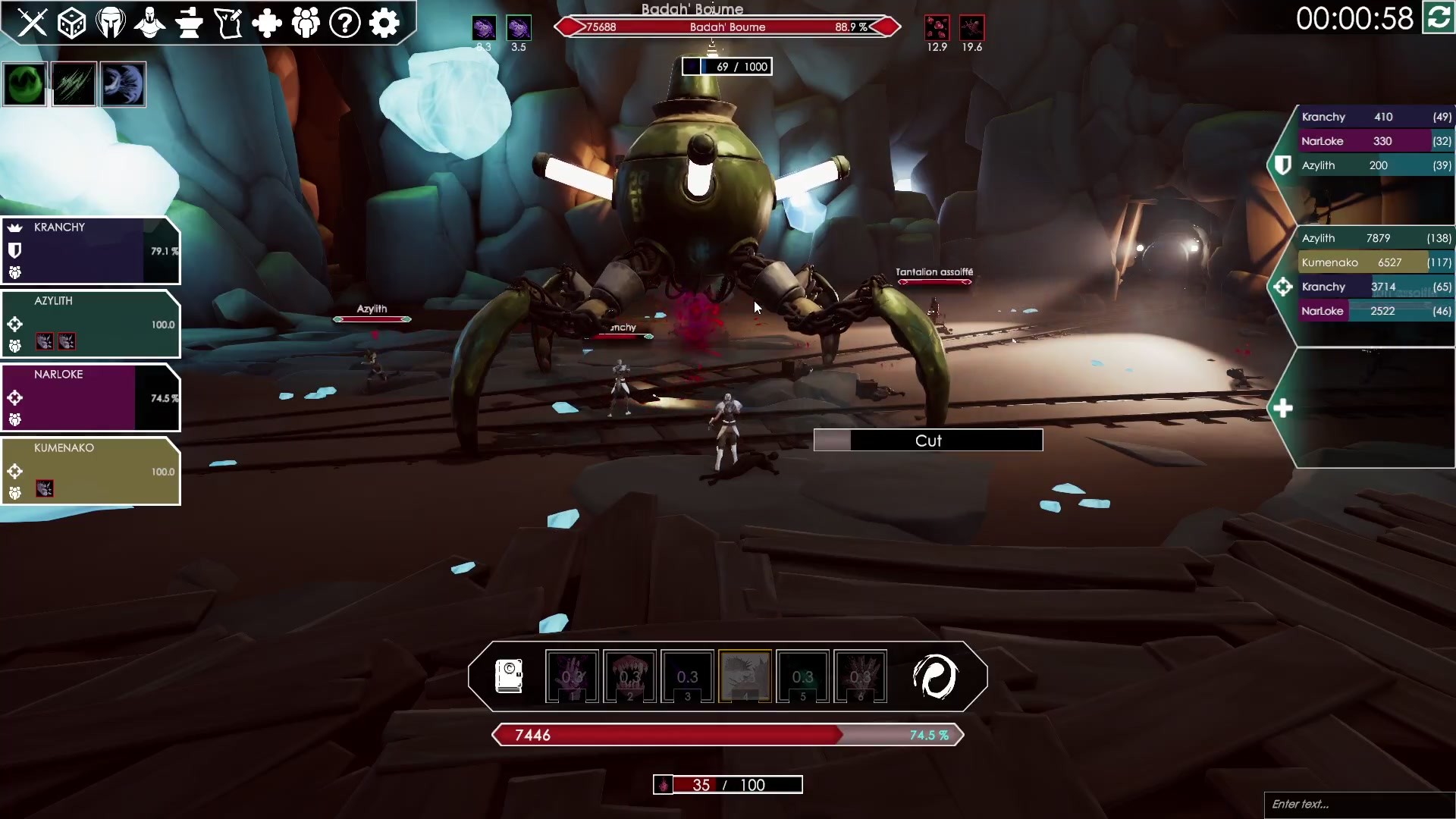The image size is (1456, 819).
Task: Click the helmet character icon
Action: [x=111, y=22]
